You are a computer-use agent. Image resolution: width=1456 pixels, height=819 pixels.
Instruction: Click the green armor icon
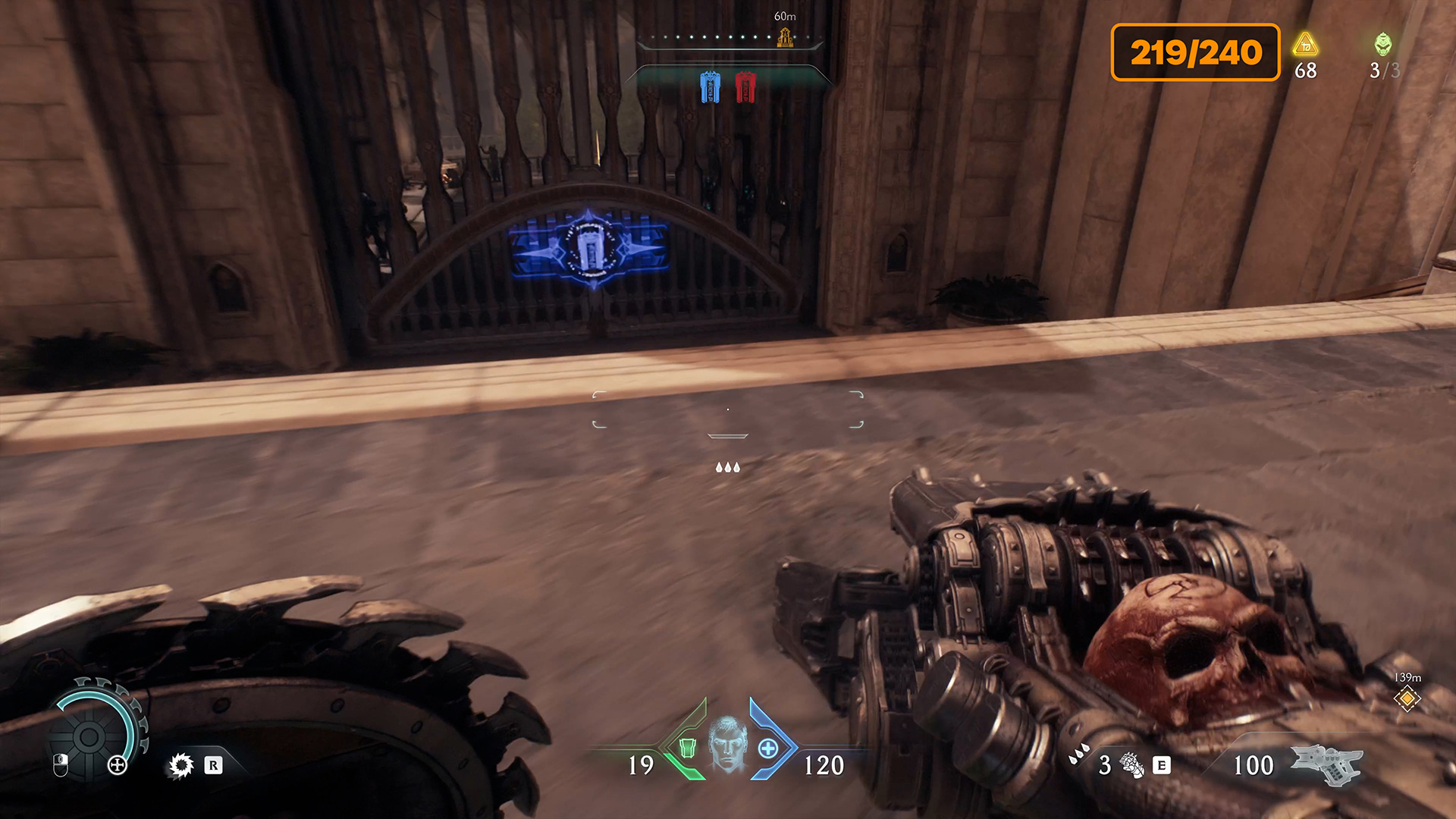click(x=687, y=748)
